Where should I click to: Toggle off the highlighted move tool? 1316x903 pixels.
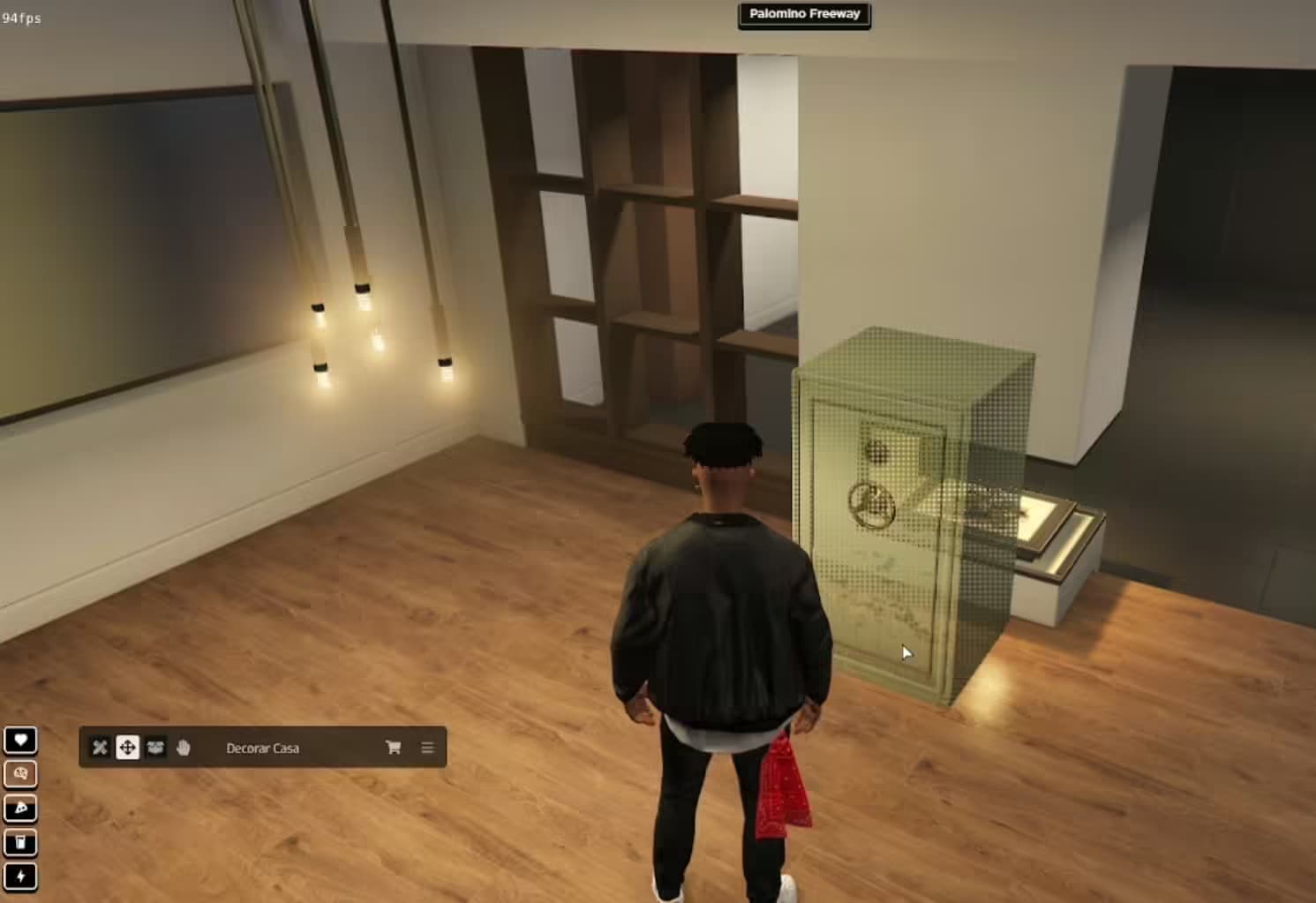[x=127, y=747]
